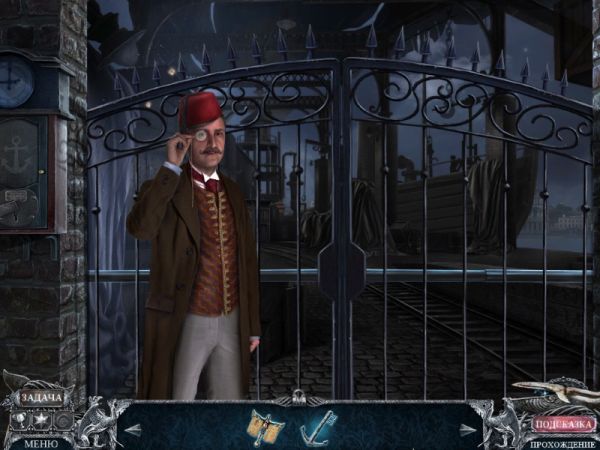The image size is (600, 450).
Task: Show next inventory items with right arrow
Action: pyautogui.click(x=467, y=429)
